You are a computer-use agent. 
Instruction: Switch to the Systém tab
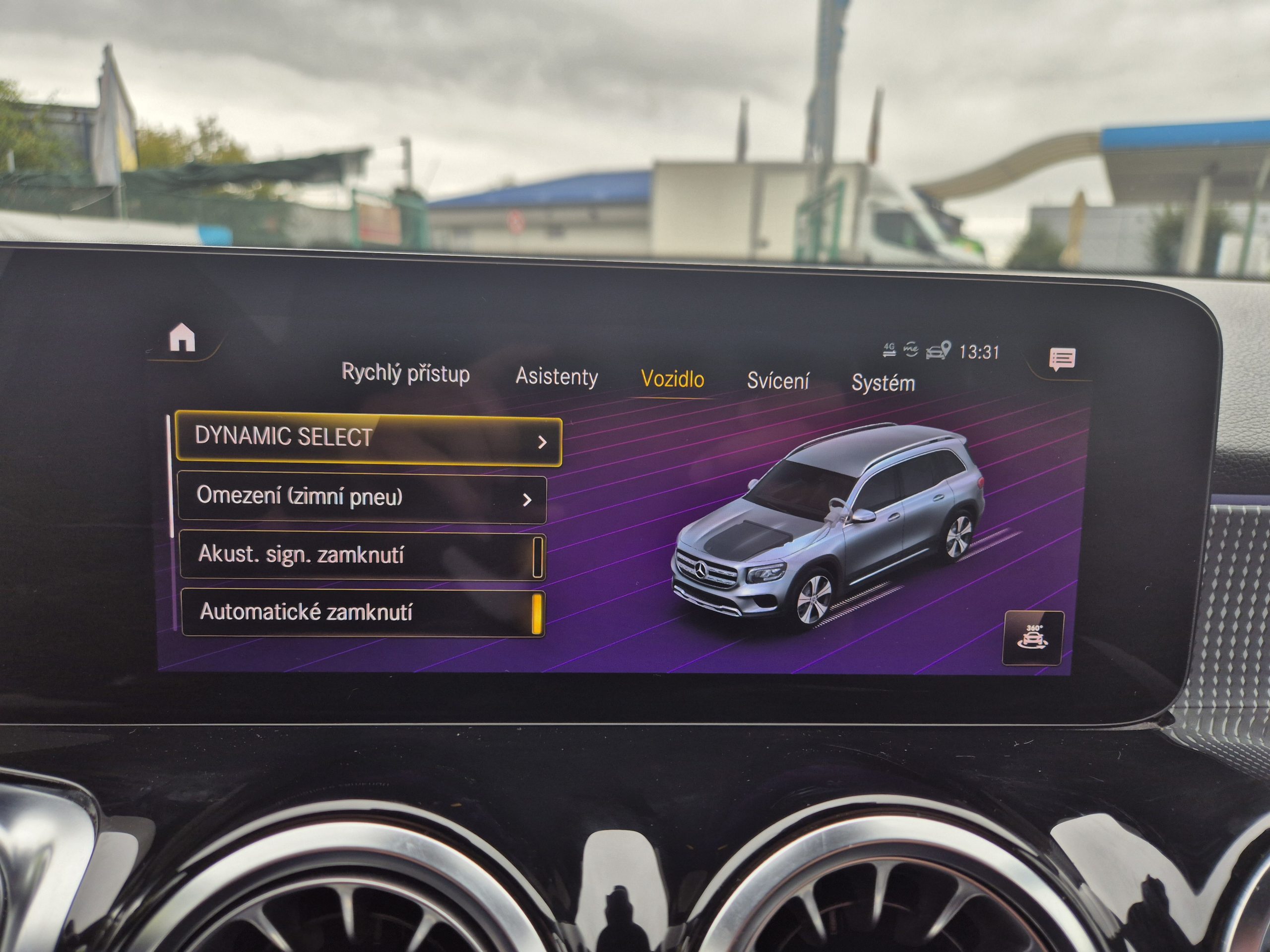coord(883,383)
